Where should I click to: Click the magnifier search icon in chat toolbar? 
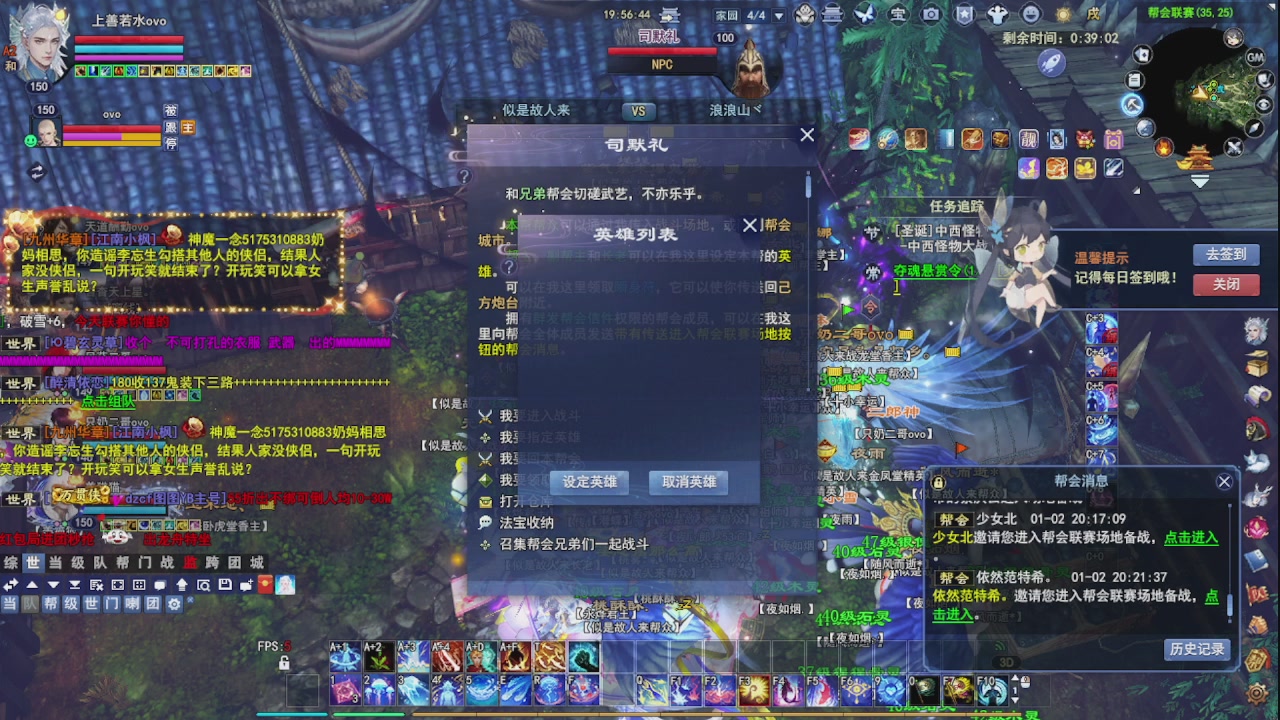(x=205, y=584)
